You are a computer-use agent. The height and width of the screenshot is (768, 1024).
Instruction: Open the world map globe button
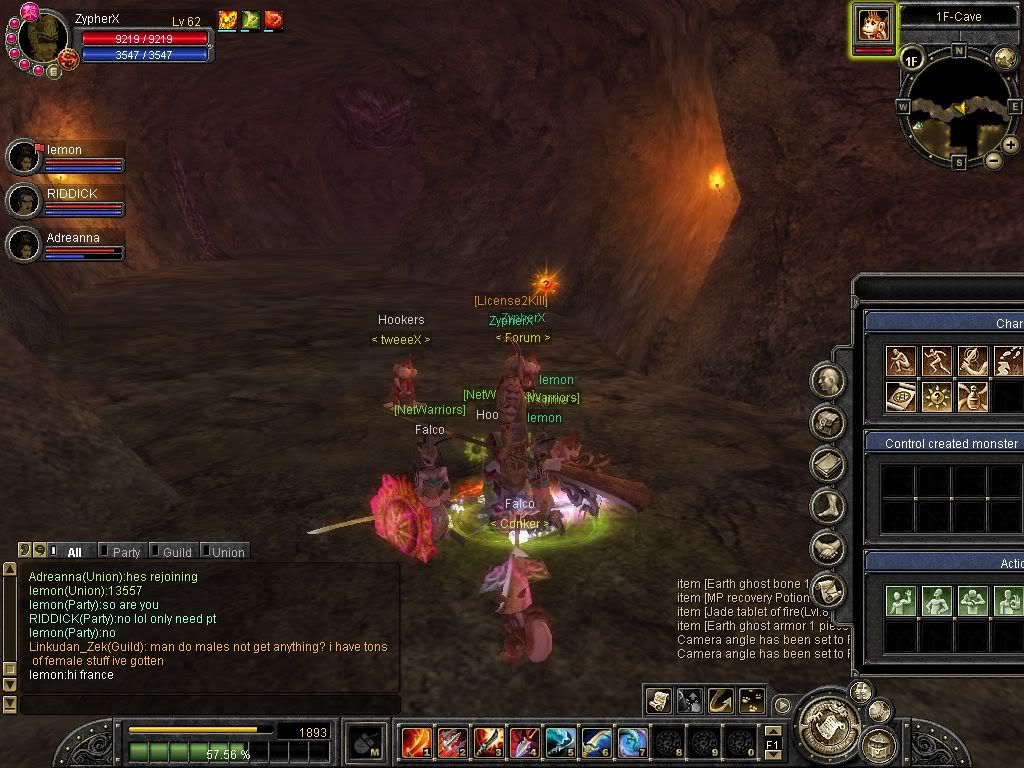1004,57
